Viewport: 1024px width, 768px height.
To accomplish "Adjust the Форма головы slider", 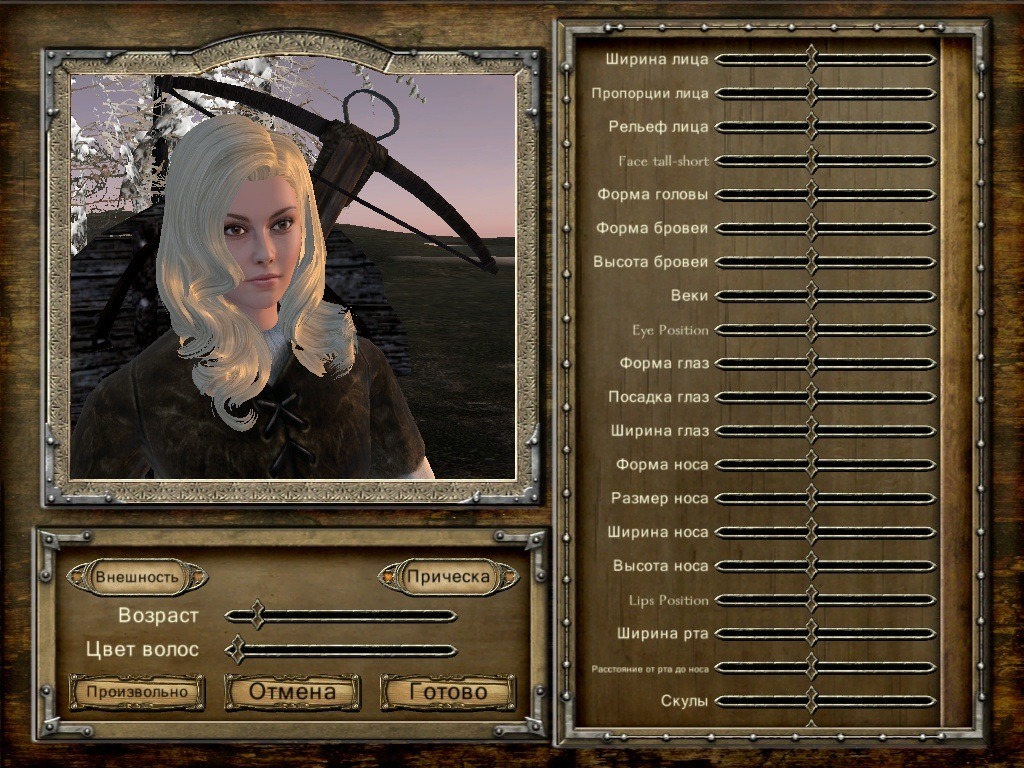I will tap(811, 194).
